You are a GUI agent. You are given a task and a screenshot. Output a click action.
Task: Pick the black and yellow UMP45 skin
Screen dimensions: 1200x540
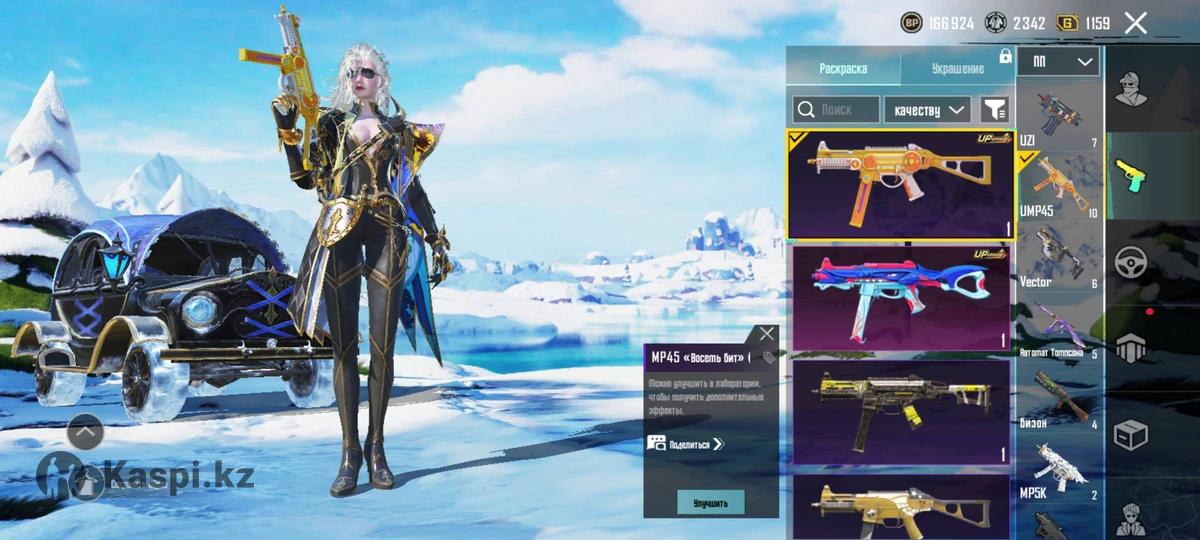coord(900,412)
